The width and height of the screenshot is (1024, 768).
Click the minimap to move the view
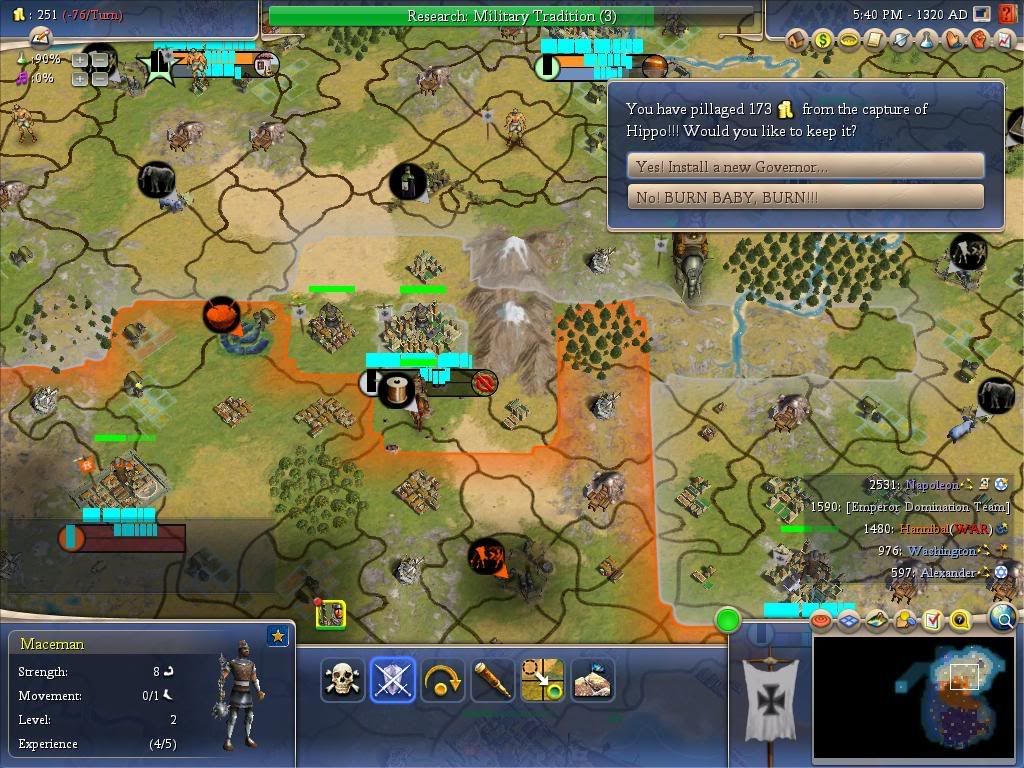(x=916, y=696)
